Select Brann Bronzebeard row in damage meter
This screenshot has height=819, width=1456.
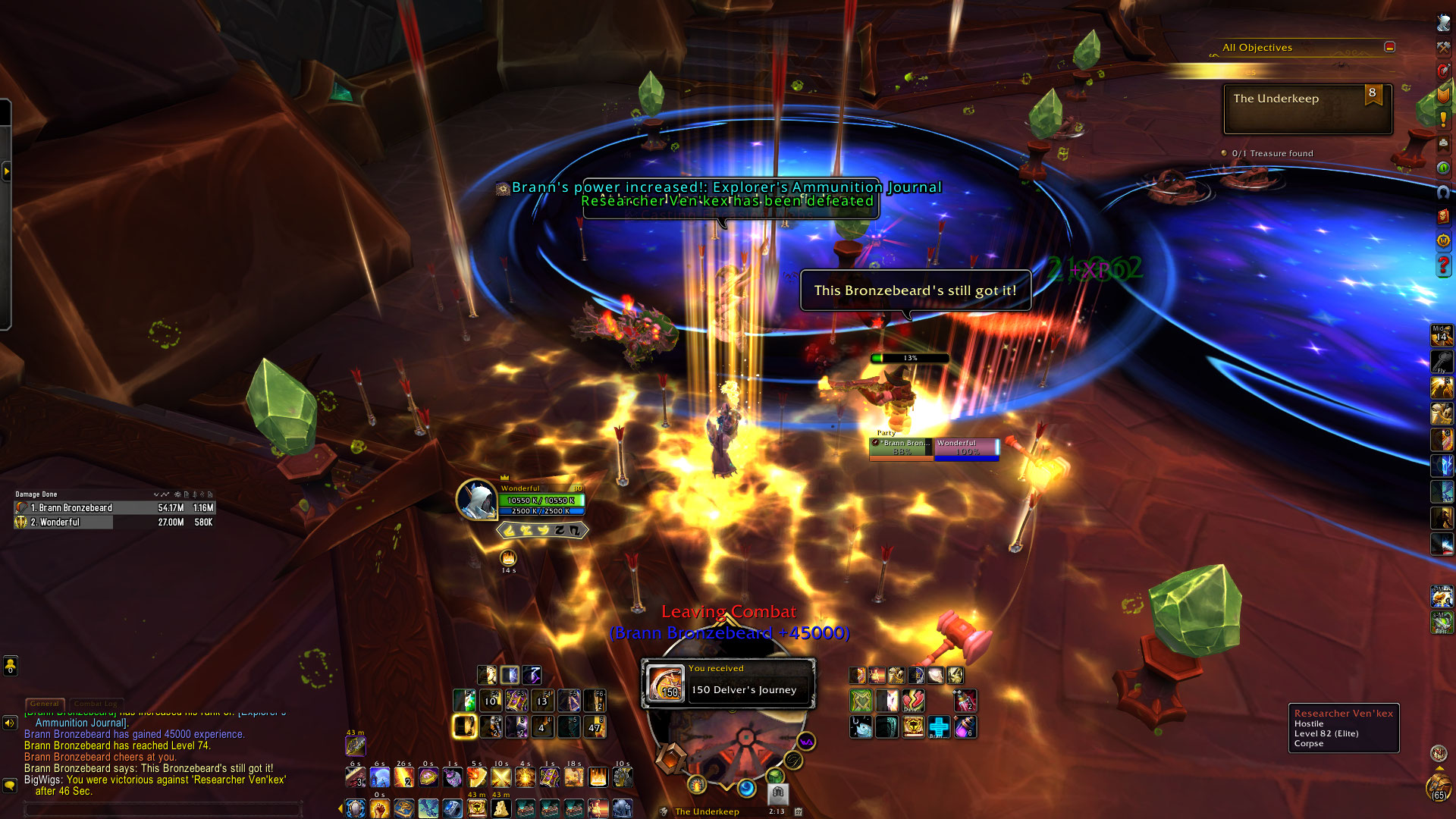click(x=114, y=508)
